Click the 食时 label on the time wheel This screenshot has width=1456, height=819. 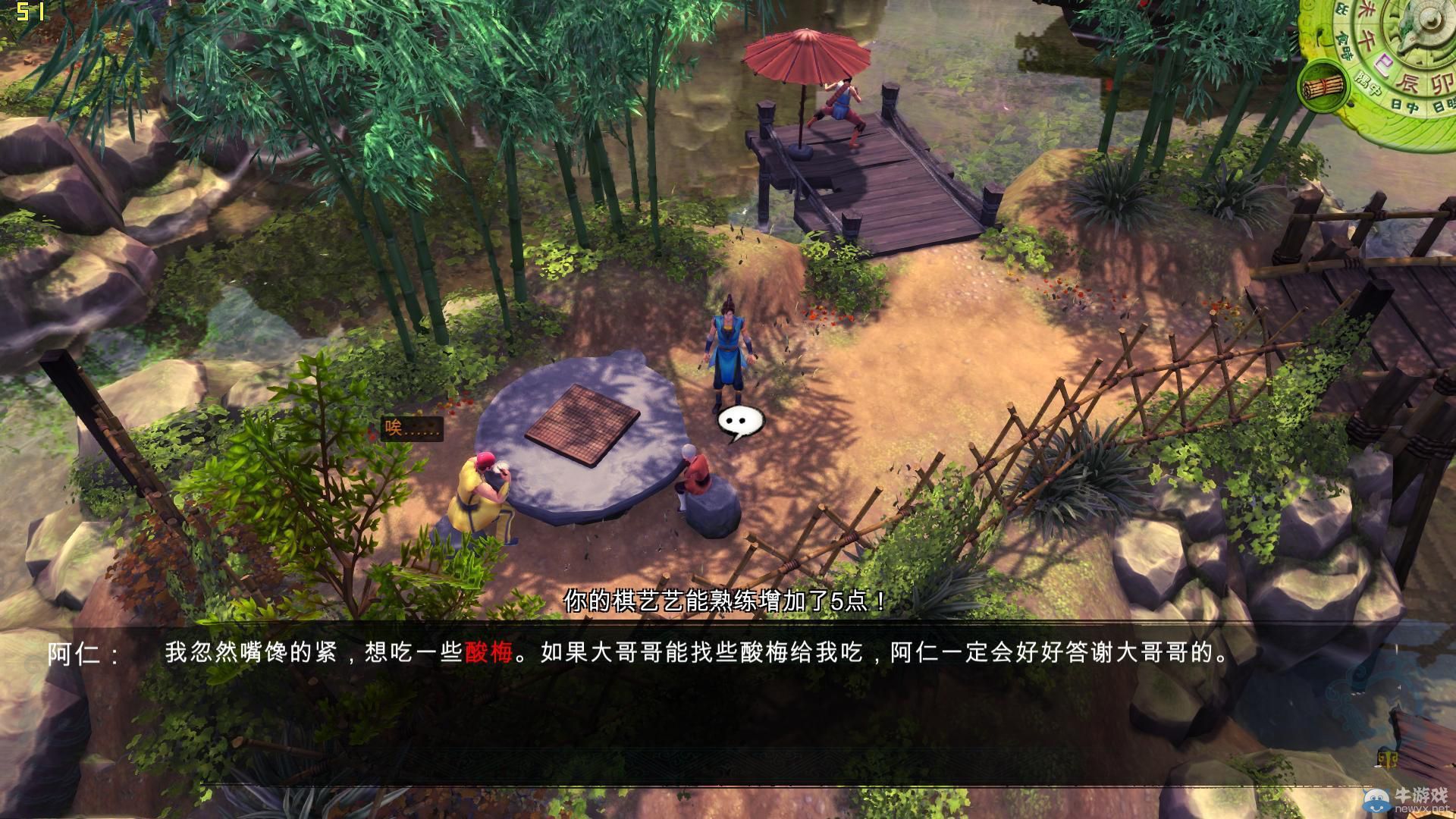pyautogui.click(x=1346, y=44)
